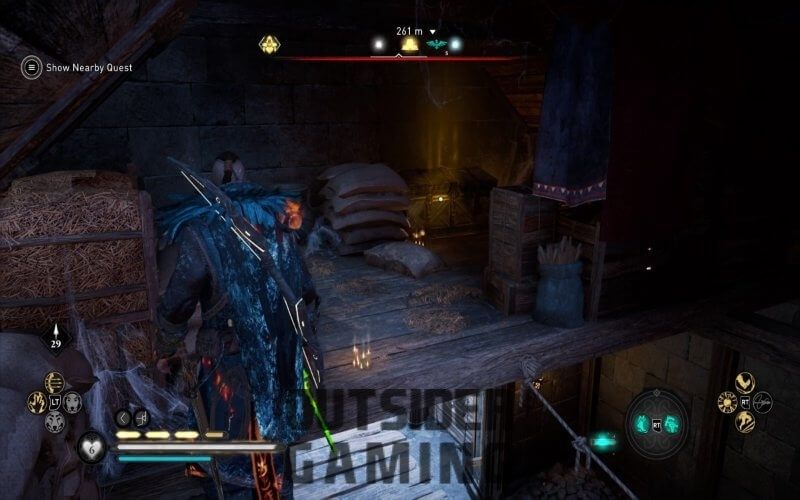
Task: Choose the right teal figure in the circular wheel
Action: [x=672, y=424]
